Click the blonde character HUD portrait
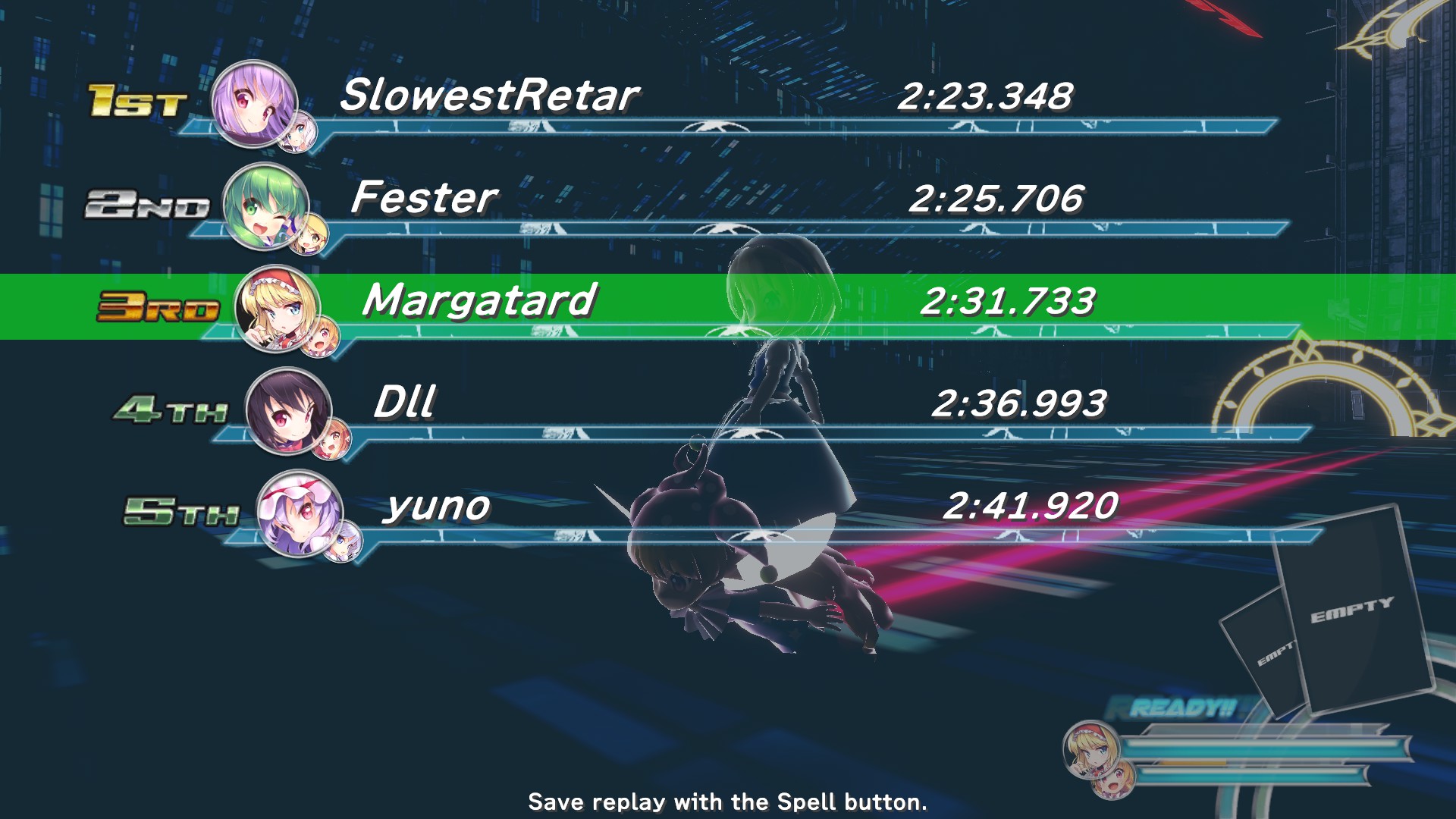The width and height of the screenshot is (1456, 819). [x=1090, y=749]
